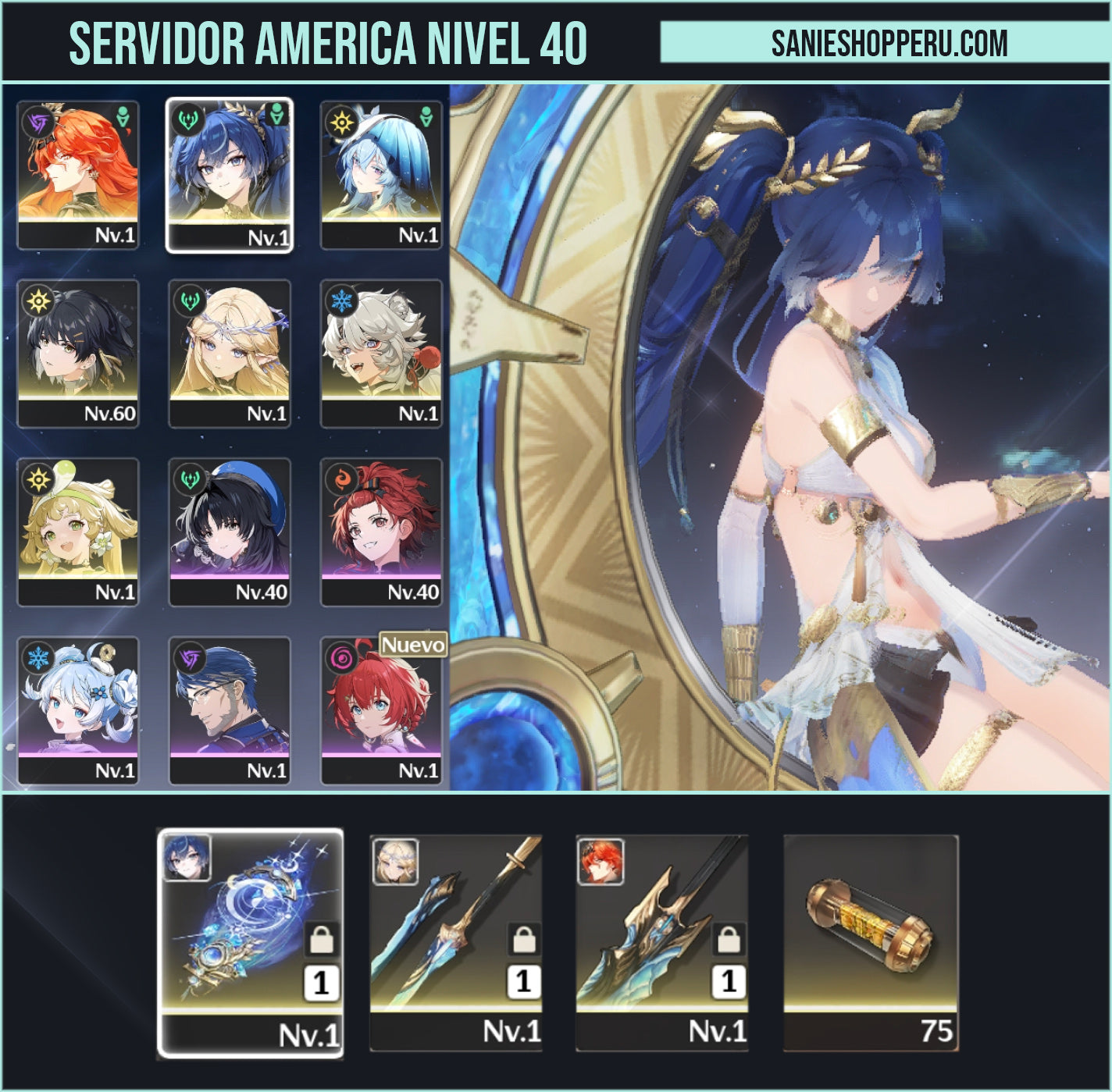Open the red-haired character marked Nuevo
Image resolution: width=1112 pixels, height=1092 pixels.
click(381, 710)
